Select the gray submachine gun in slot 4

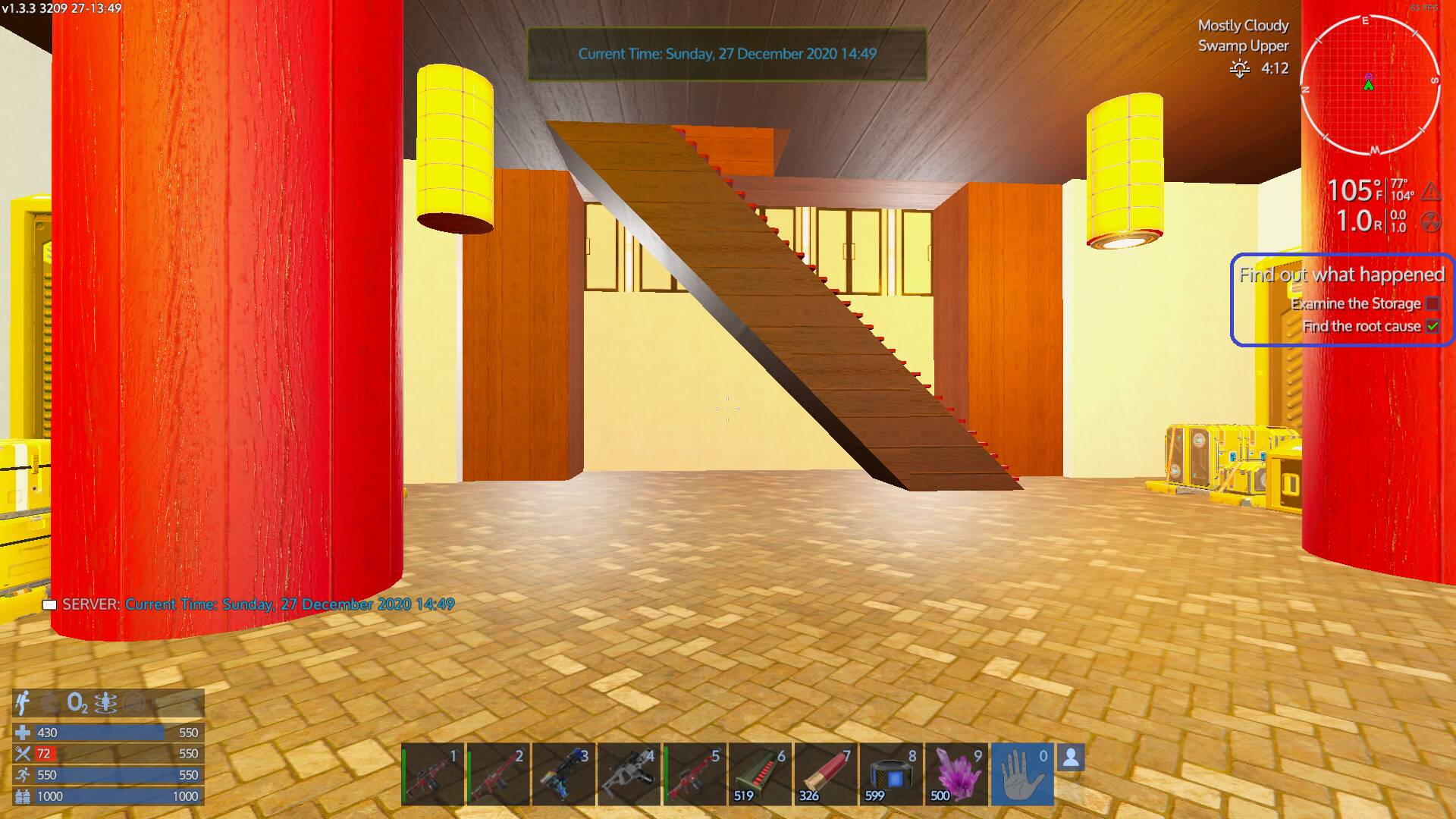(629, 774)
